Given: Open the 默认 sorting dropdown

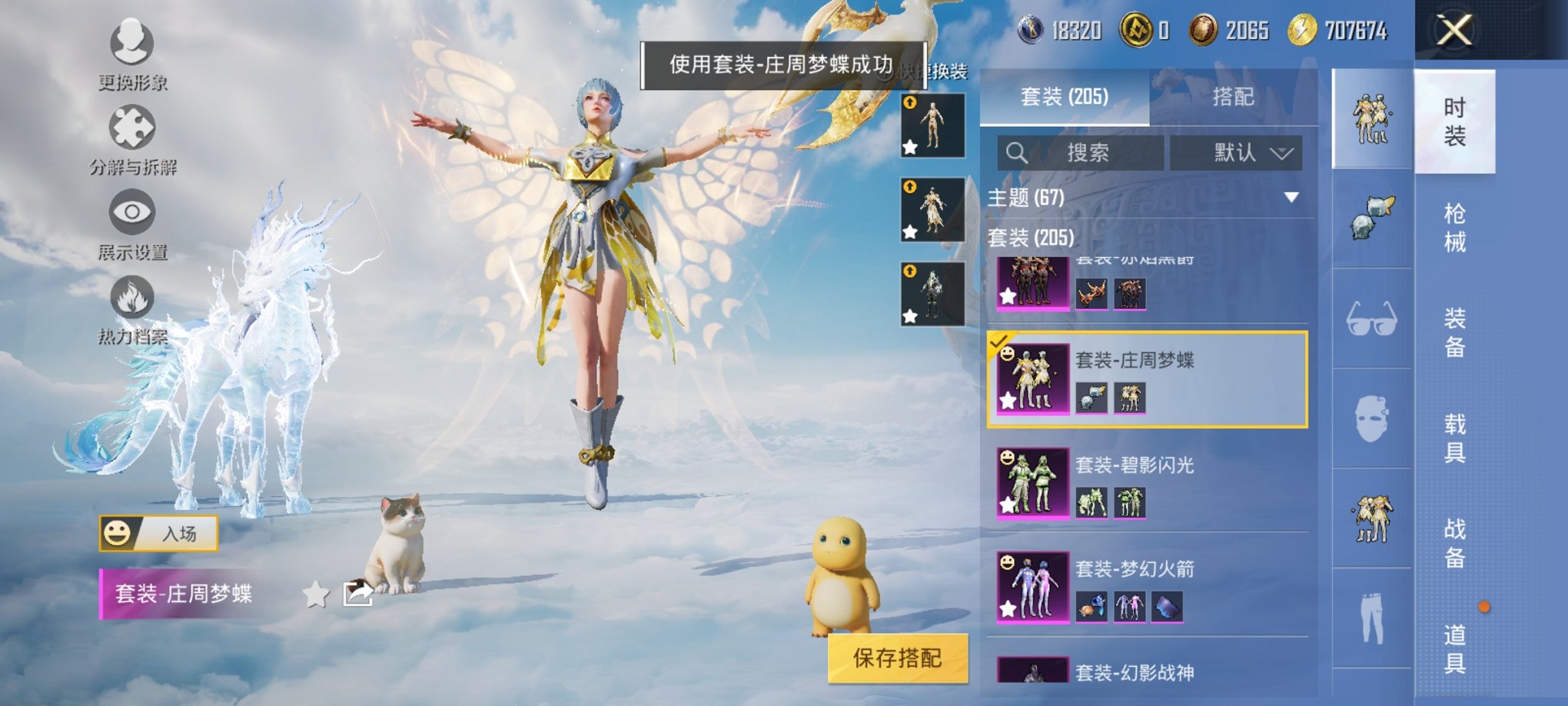Looking at the screenshot, I should (x=1237, y=152).
